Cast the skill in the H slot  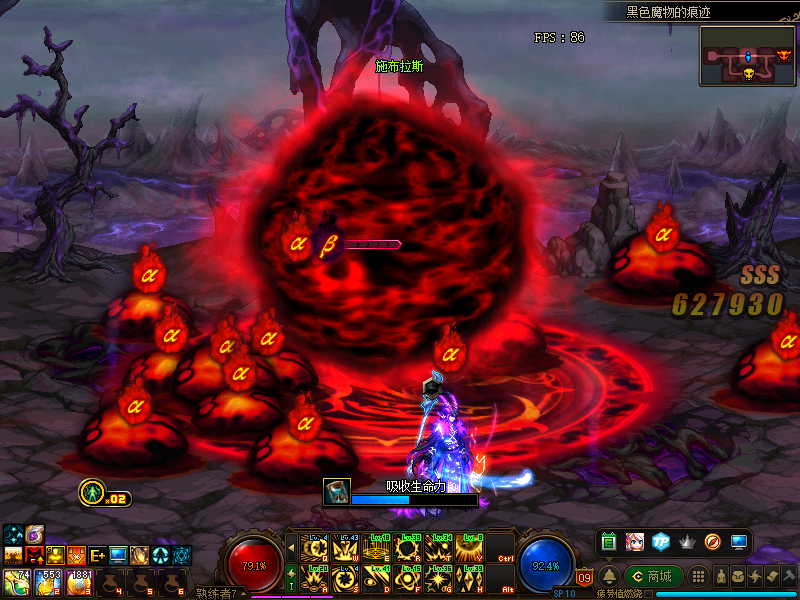[x=468, y=578]
